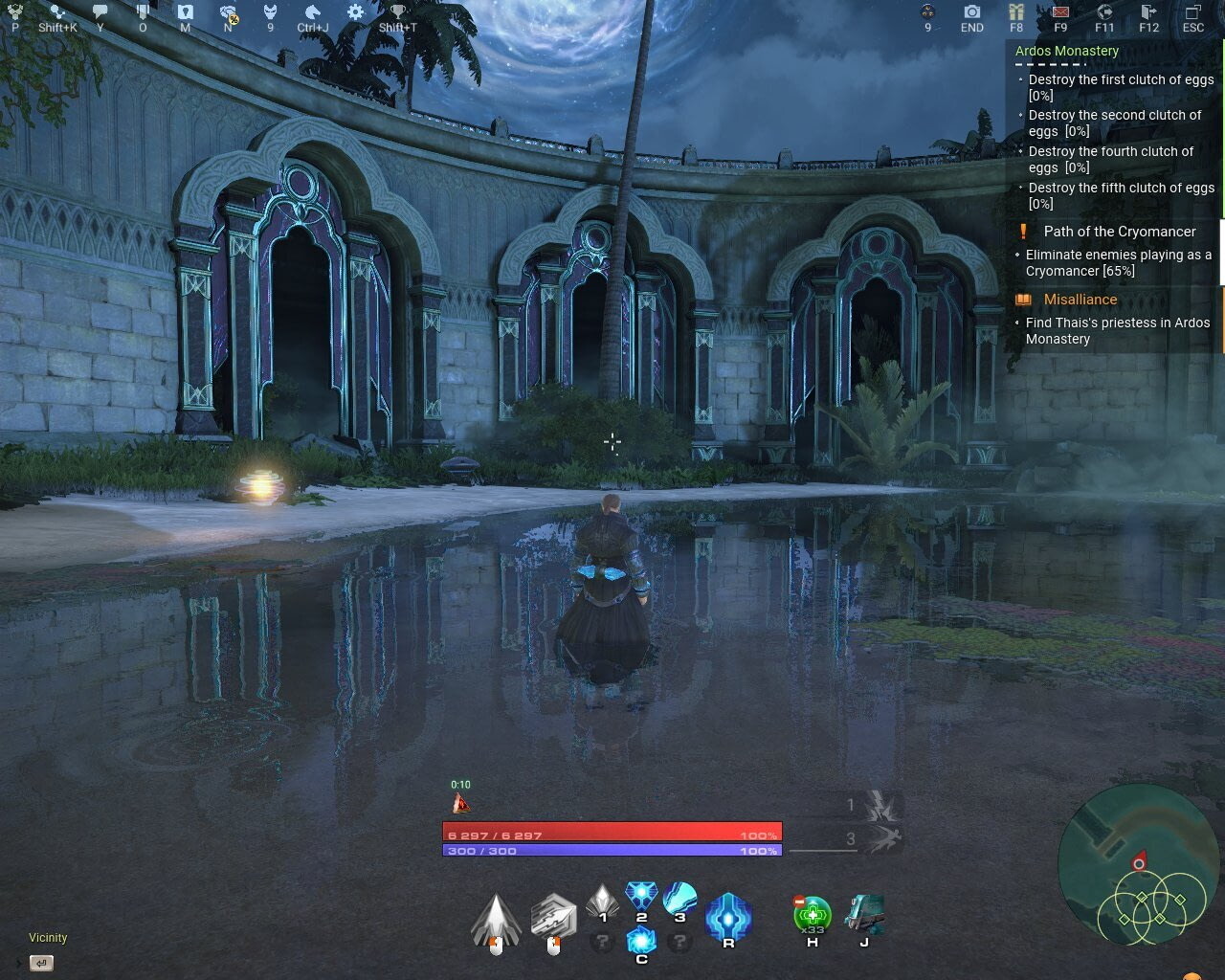Image resolution: width=1225 pixels, height=980 pixels.
Task: Activate the ultimate ability bound to R
Action: point(727,915)
